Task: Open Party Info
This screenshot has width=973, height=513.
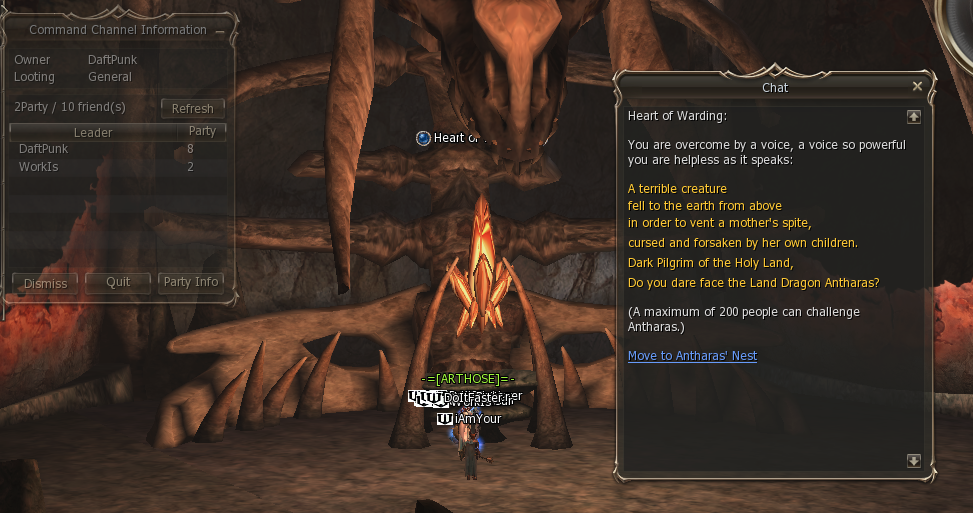Action: [190, 282]
